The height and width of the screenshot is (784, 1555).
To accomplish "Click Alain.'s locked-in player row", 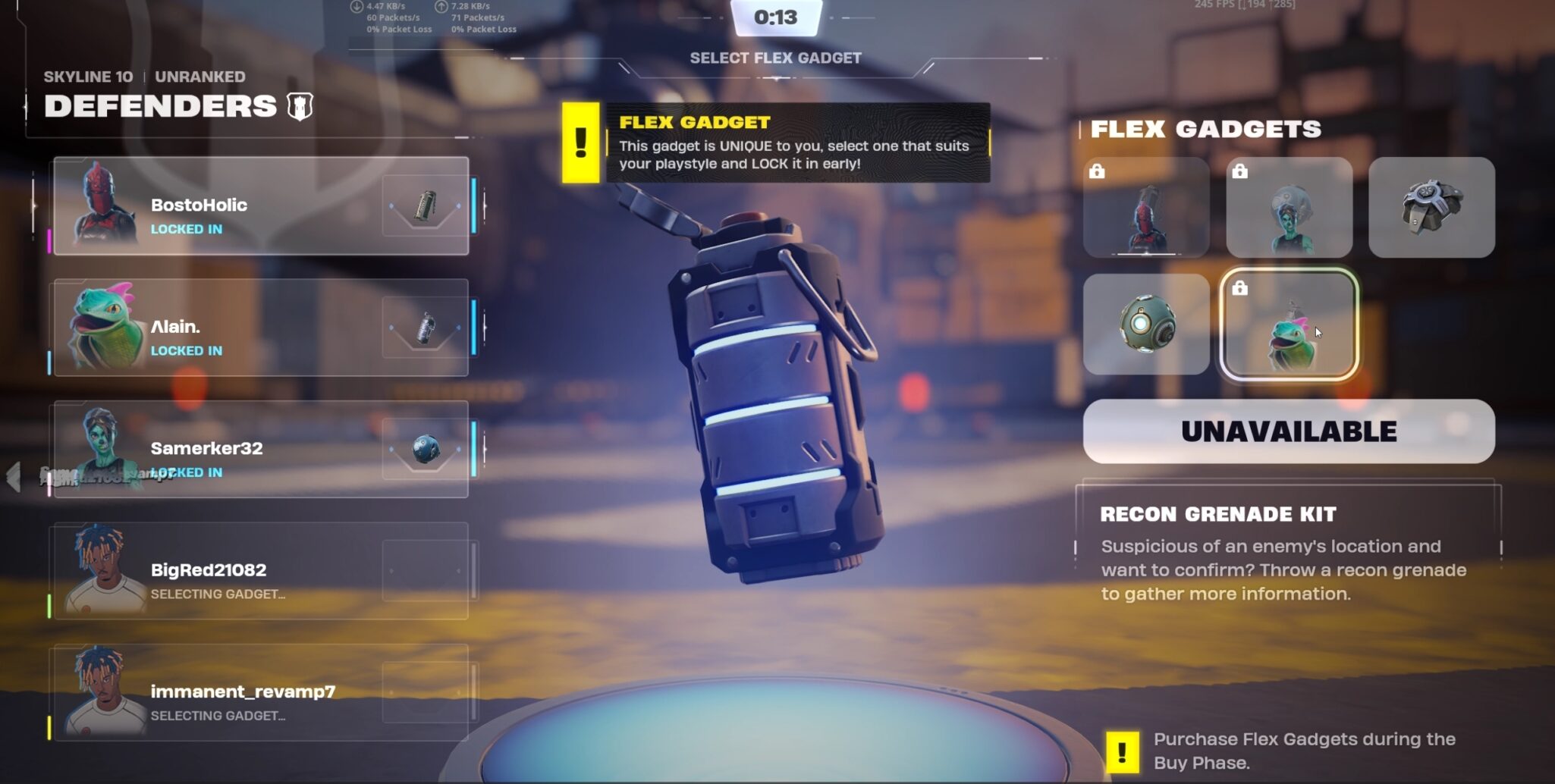I will pos(261,328).
